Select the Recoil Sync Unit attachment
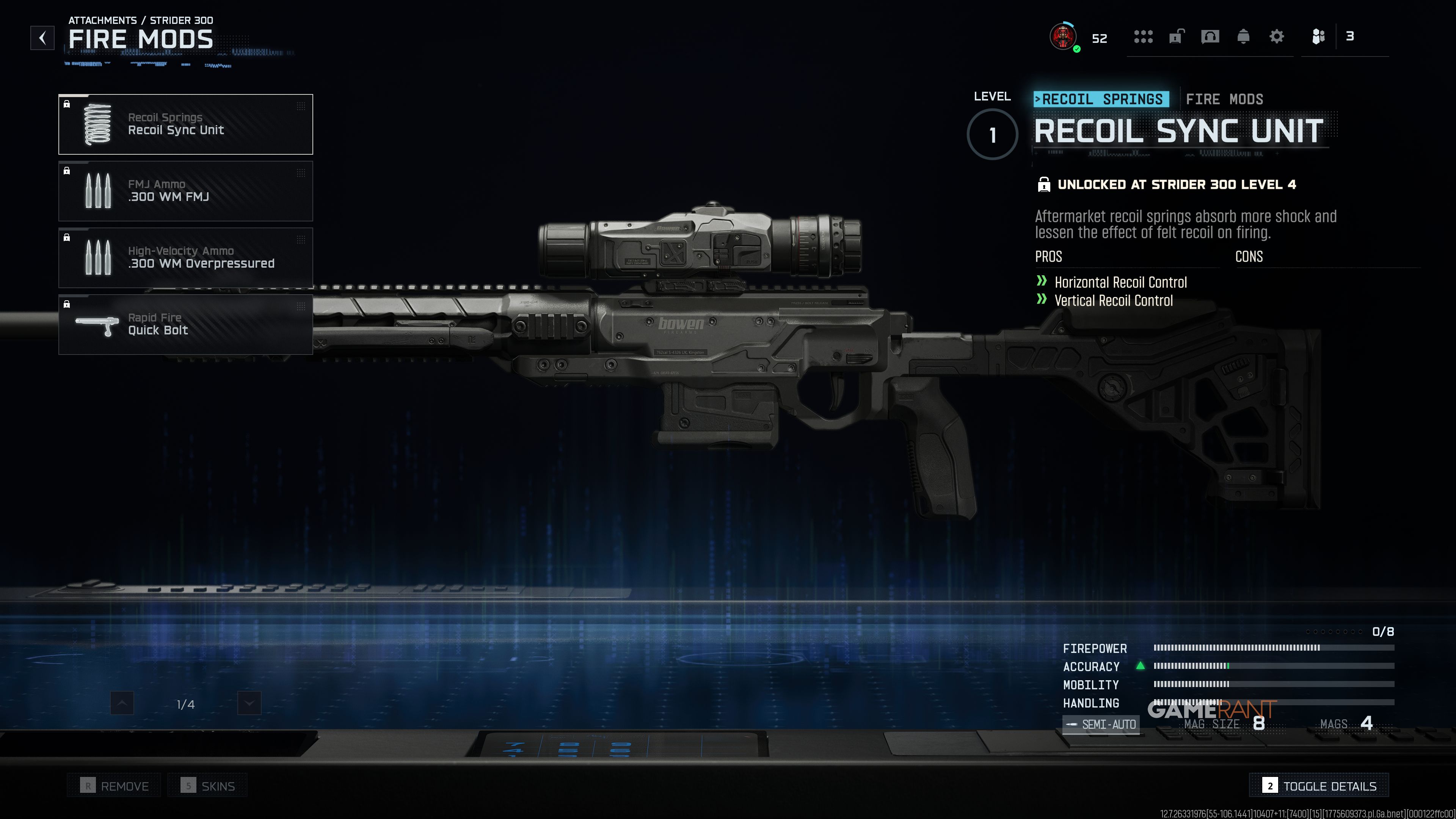Viewport: 1456px width, 819px height. coord(185,124)
